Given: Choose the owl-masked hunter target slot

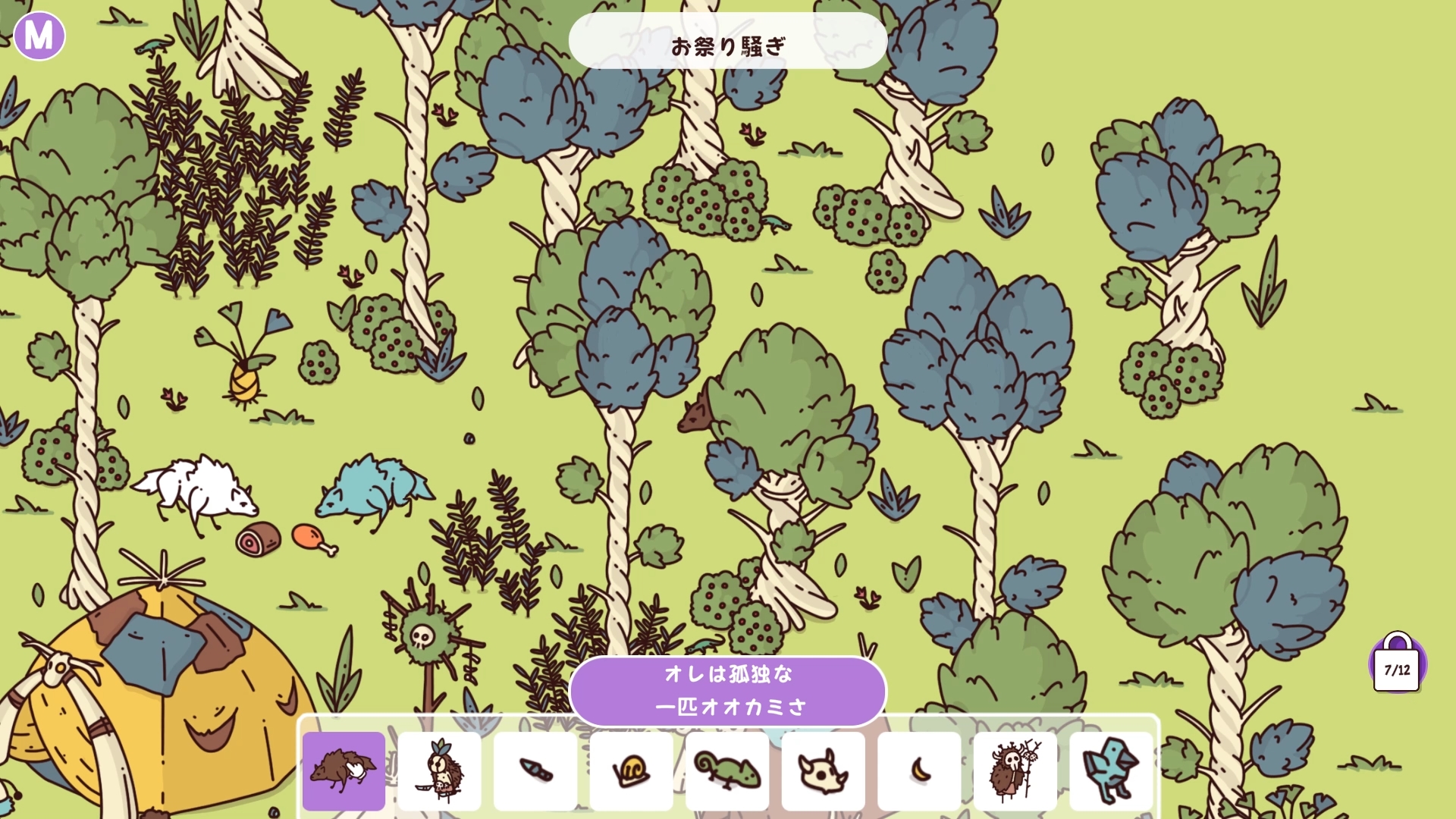Looking at the screenshot, I should (440, 770).
